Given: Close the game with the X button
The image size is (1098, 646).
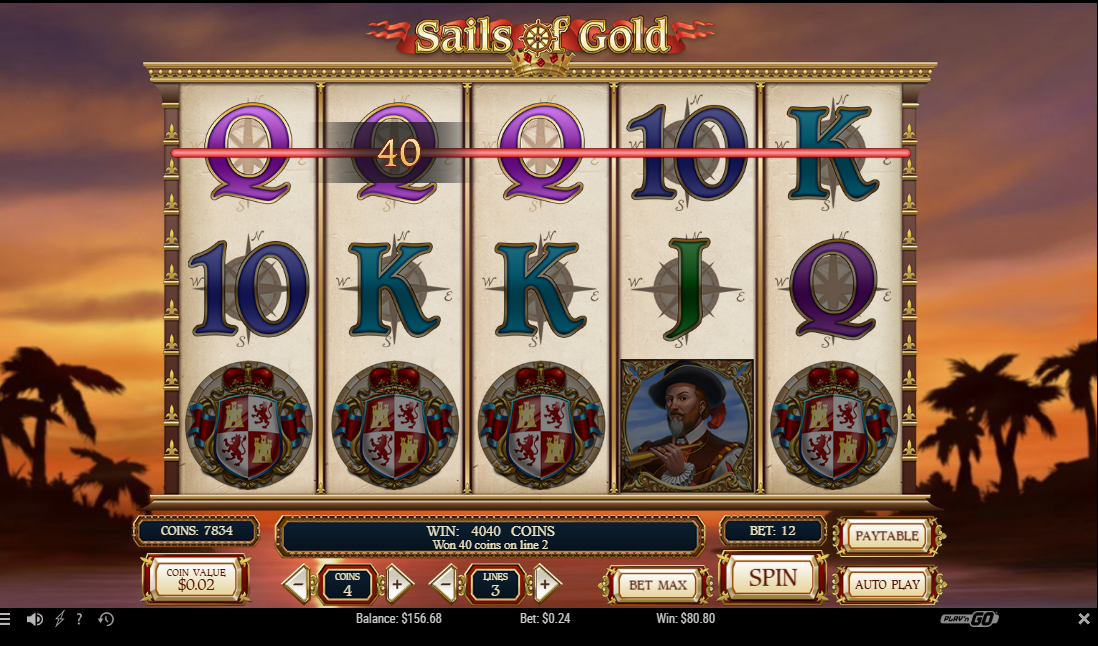Looking at the screenshot, I should click(1084, 619).
